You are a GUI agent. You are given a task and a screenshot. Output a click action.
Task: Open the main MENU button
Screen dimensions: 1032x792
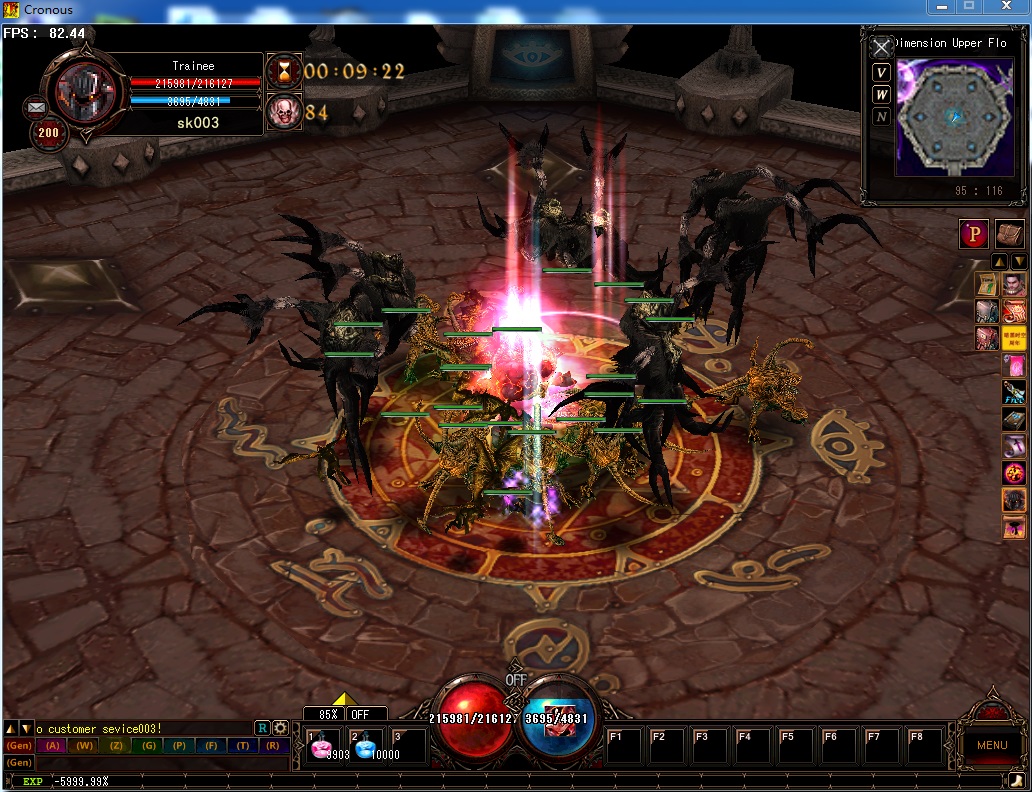991,745
